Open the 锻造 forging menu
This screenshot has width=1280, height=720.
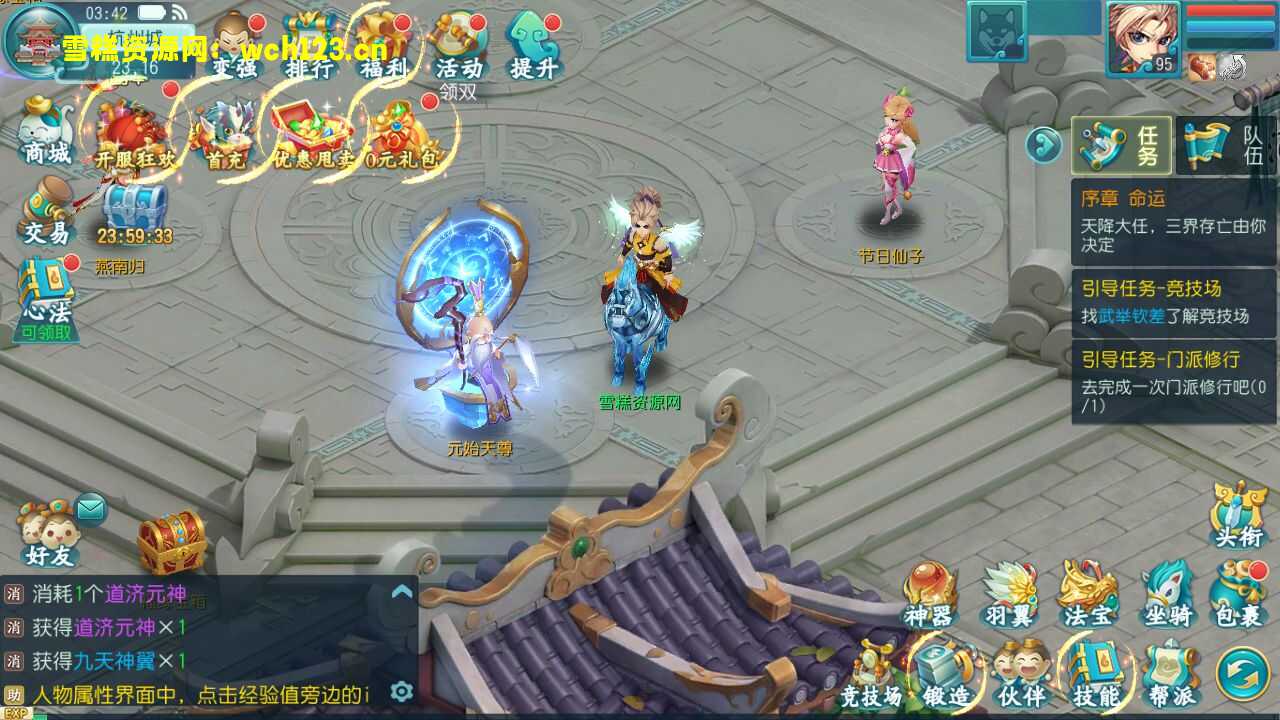click(944, 673)
